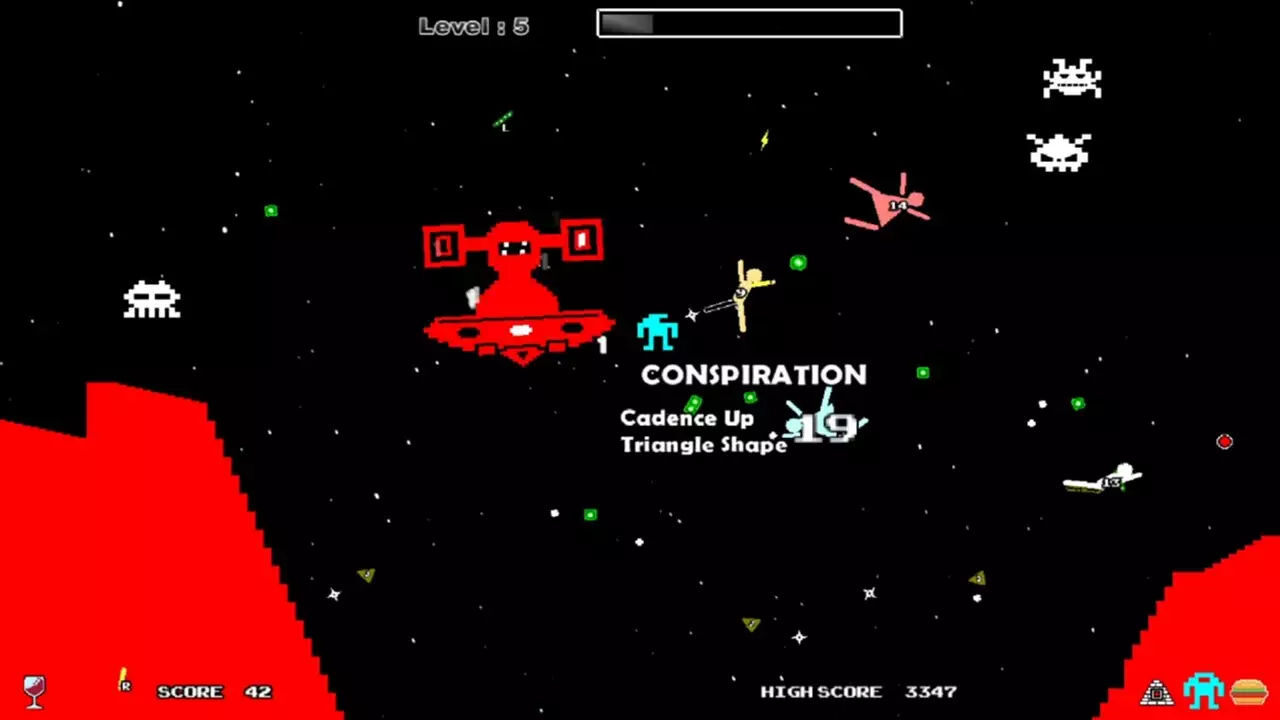This screenshot has width=1280, height=720.
Task: Click the Cadence Up text
Action: 686,418
